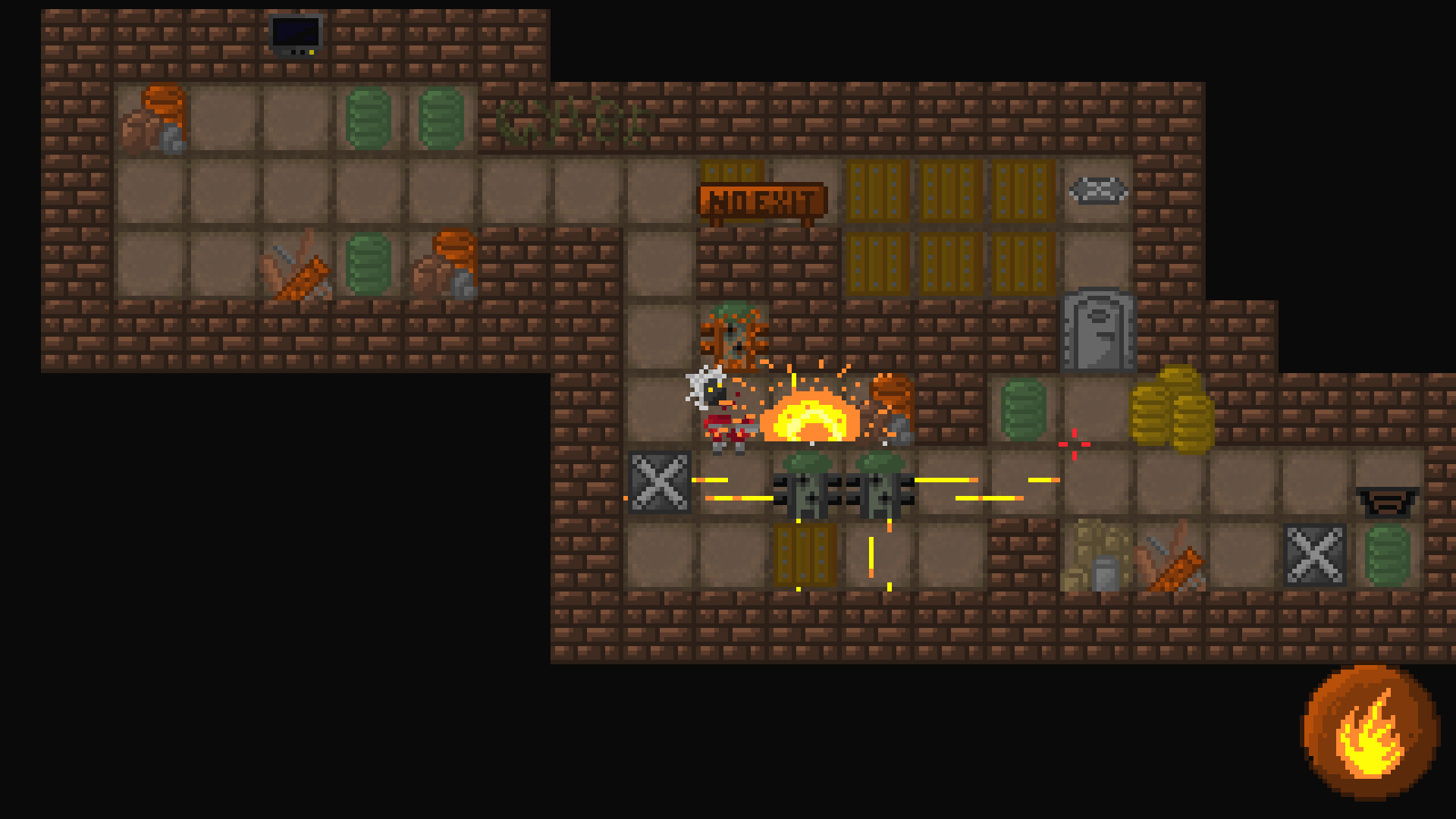The height and width of the screenshot is (819, 1456).
Task: Select the metal grate tile near the doors
Action: pyautogui.click(x=1097, y=192)
